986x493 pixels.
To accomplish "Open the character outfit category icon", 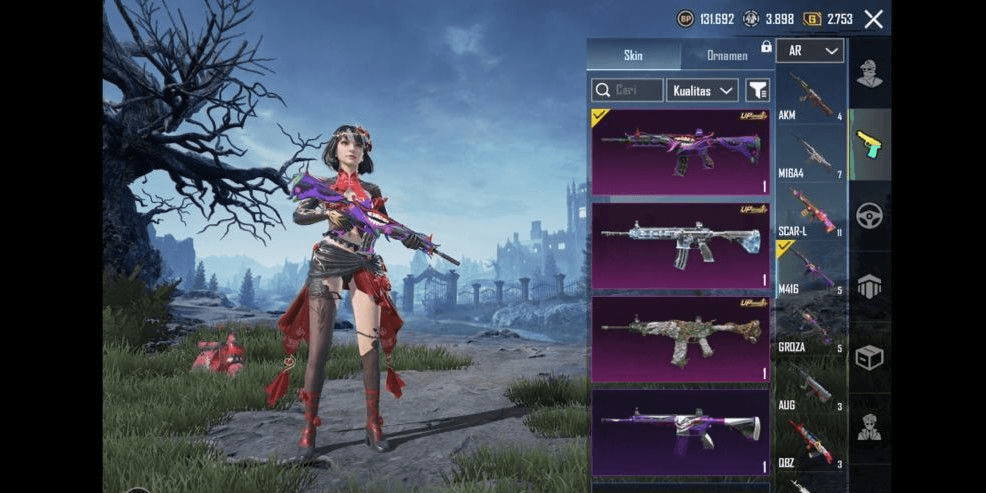I will (869, 73).
